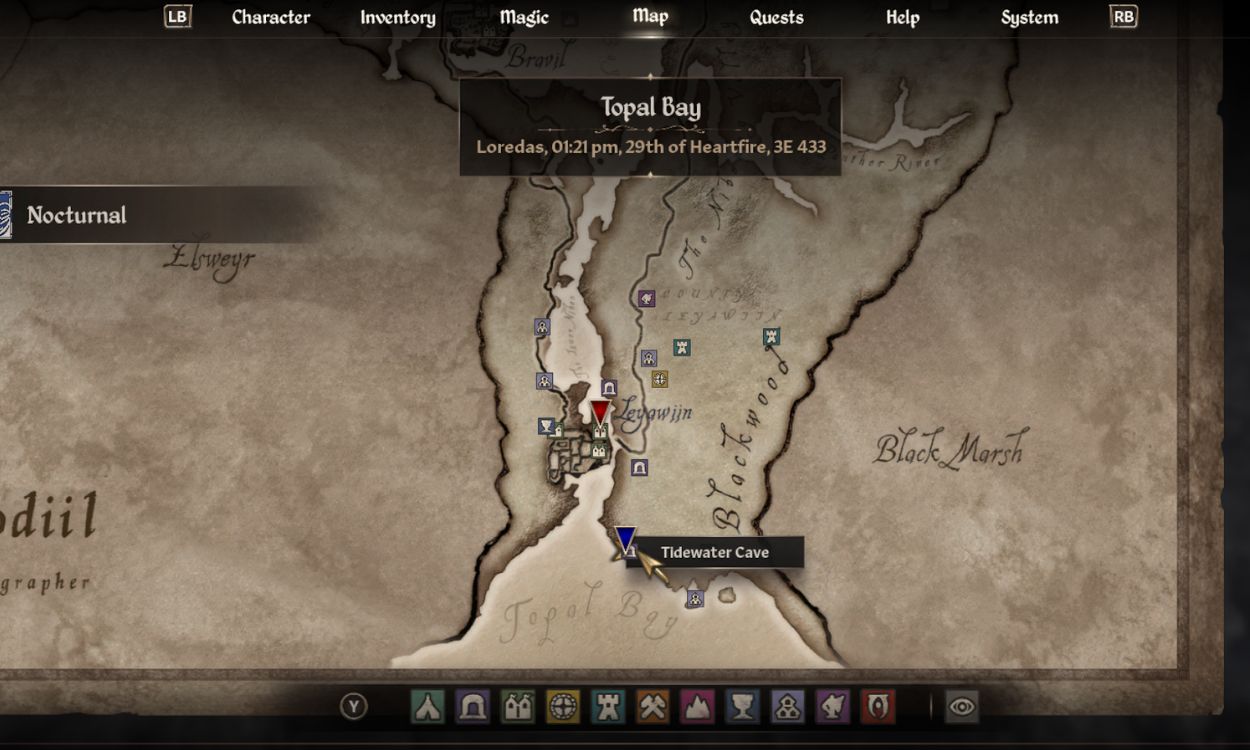
Task: Select the Nocturnal quest tracker entry
Action: [x=77, y=215]
